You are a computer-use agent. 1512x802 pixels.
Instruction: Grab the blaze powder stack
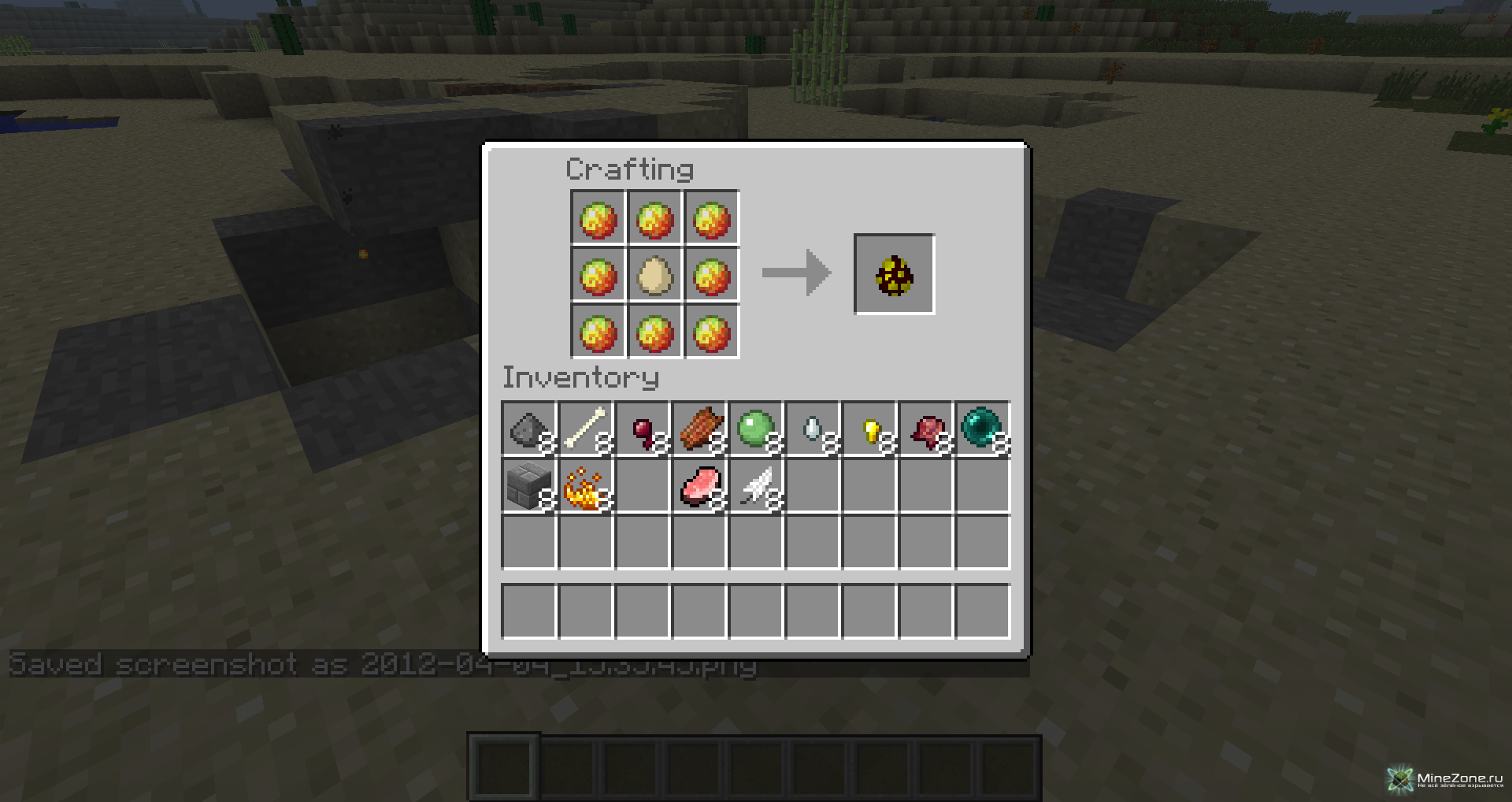585,486
